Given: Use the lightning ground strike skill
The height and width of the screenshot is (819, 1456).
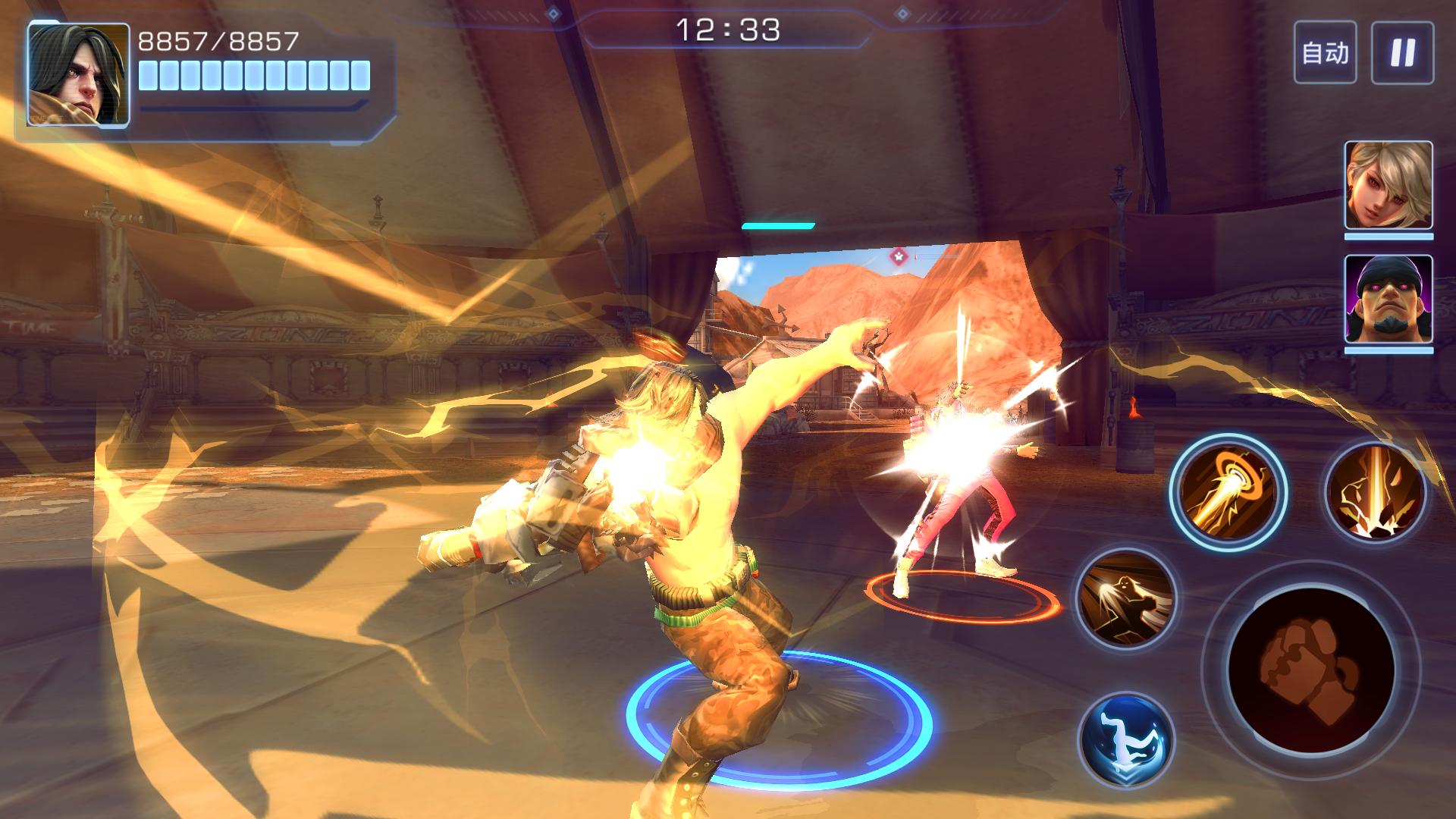Looking at the screenshot, I should 1375,491.
